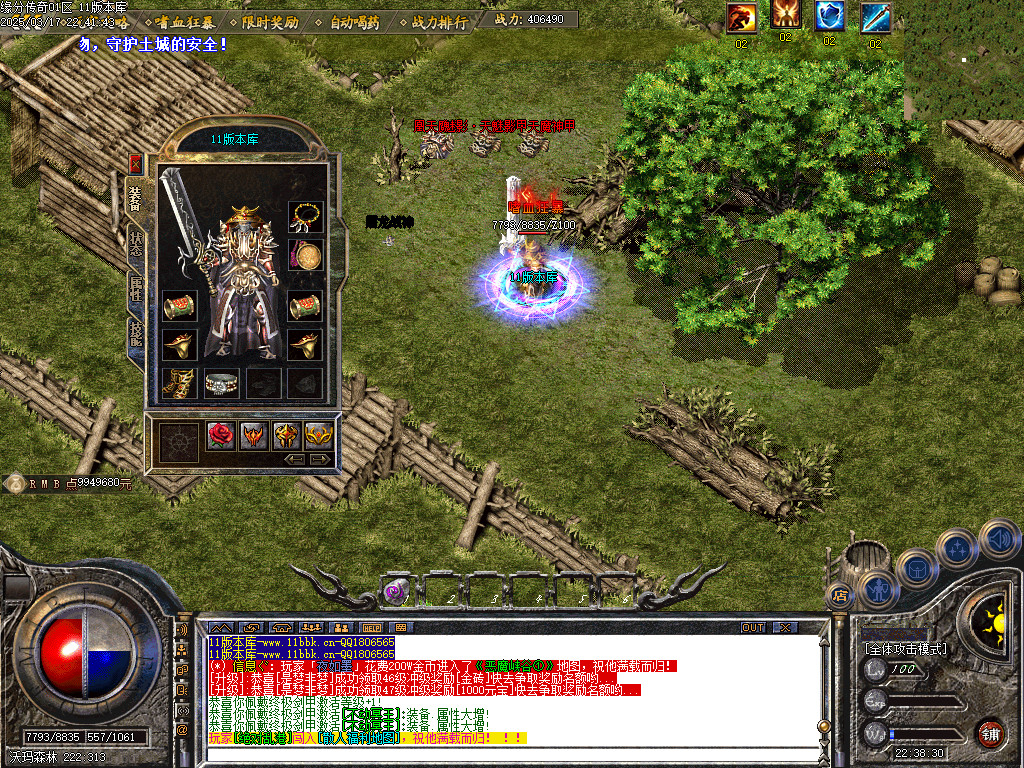Screen dimensions: 1024x768
Task: Click the HELP button above chat
Action: (373, 627)
